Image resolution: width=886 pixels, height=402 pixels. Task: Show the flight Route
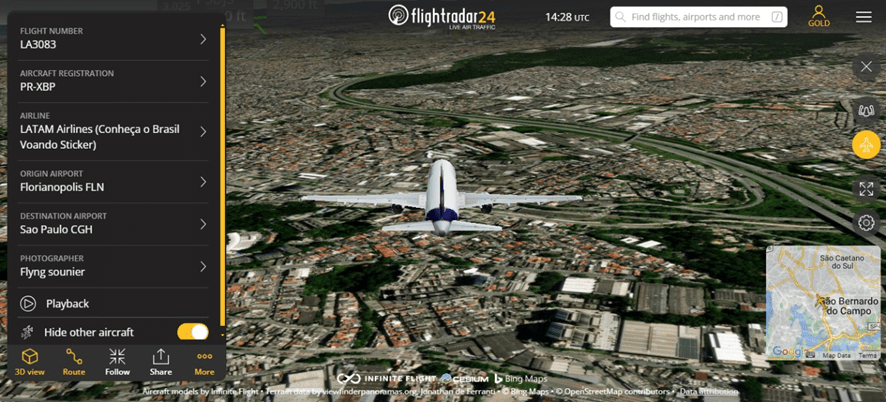[74, 362]
